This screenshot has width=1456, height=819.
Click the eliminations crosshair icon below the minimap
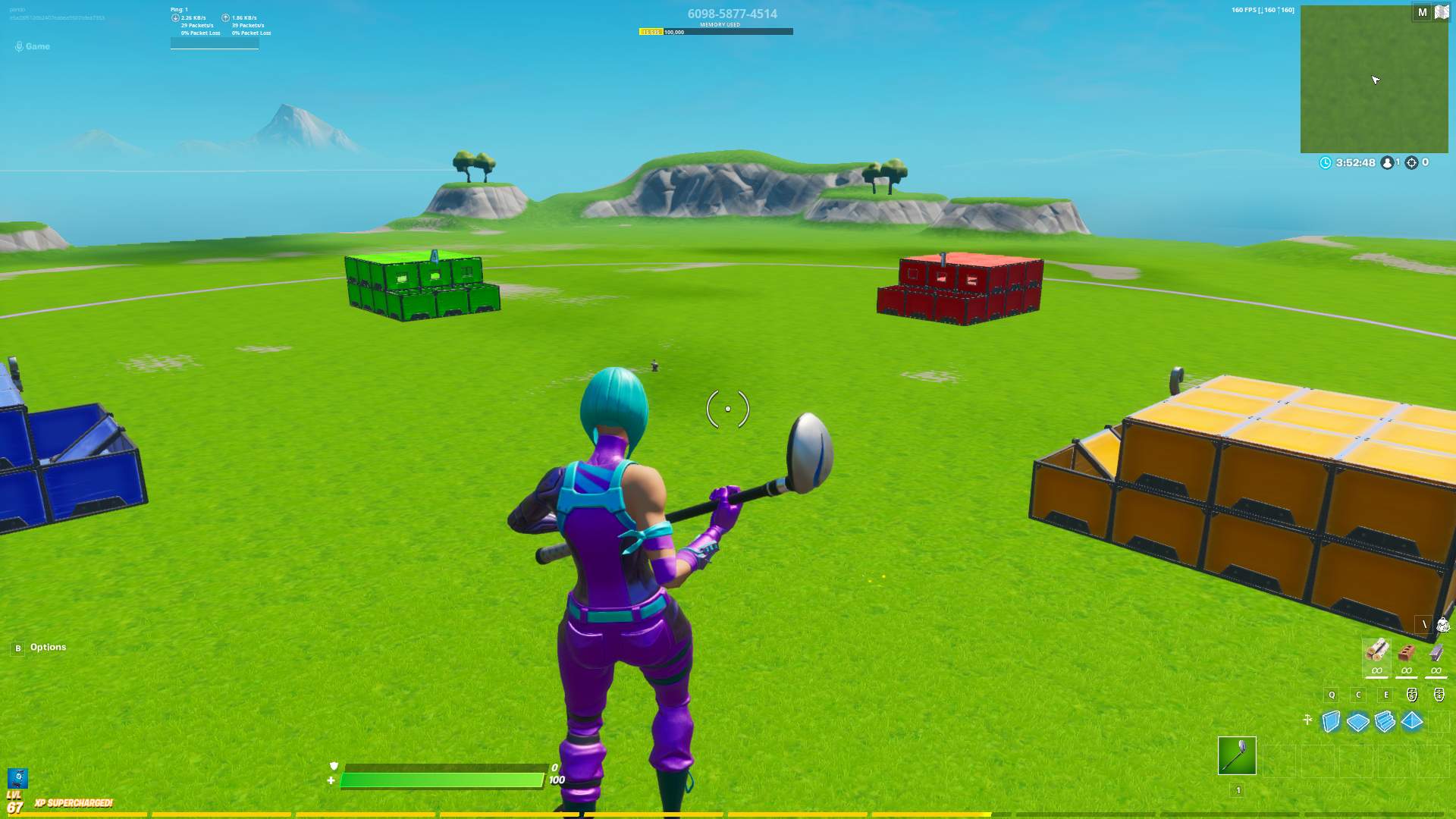[1412, 162]
